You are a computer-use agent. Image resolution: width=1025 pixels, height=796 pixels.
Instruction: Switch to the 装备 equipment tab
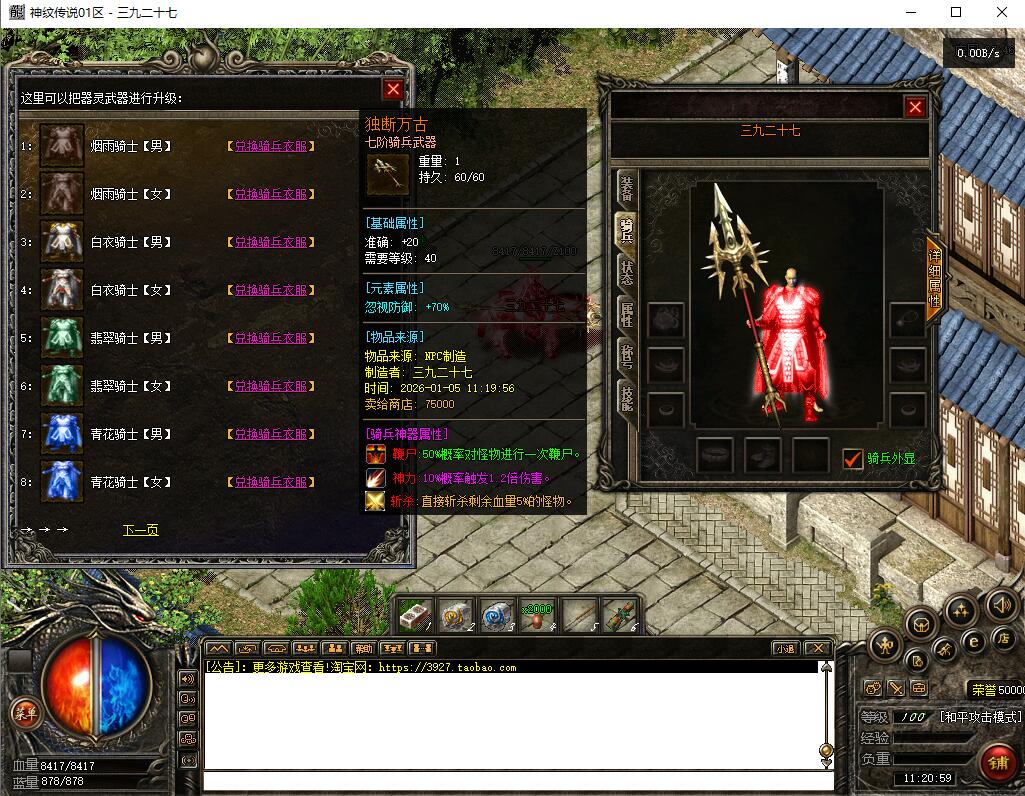click(626, 188)
